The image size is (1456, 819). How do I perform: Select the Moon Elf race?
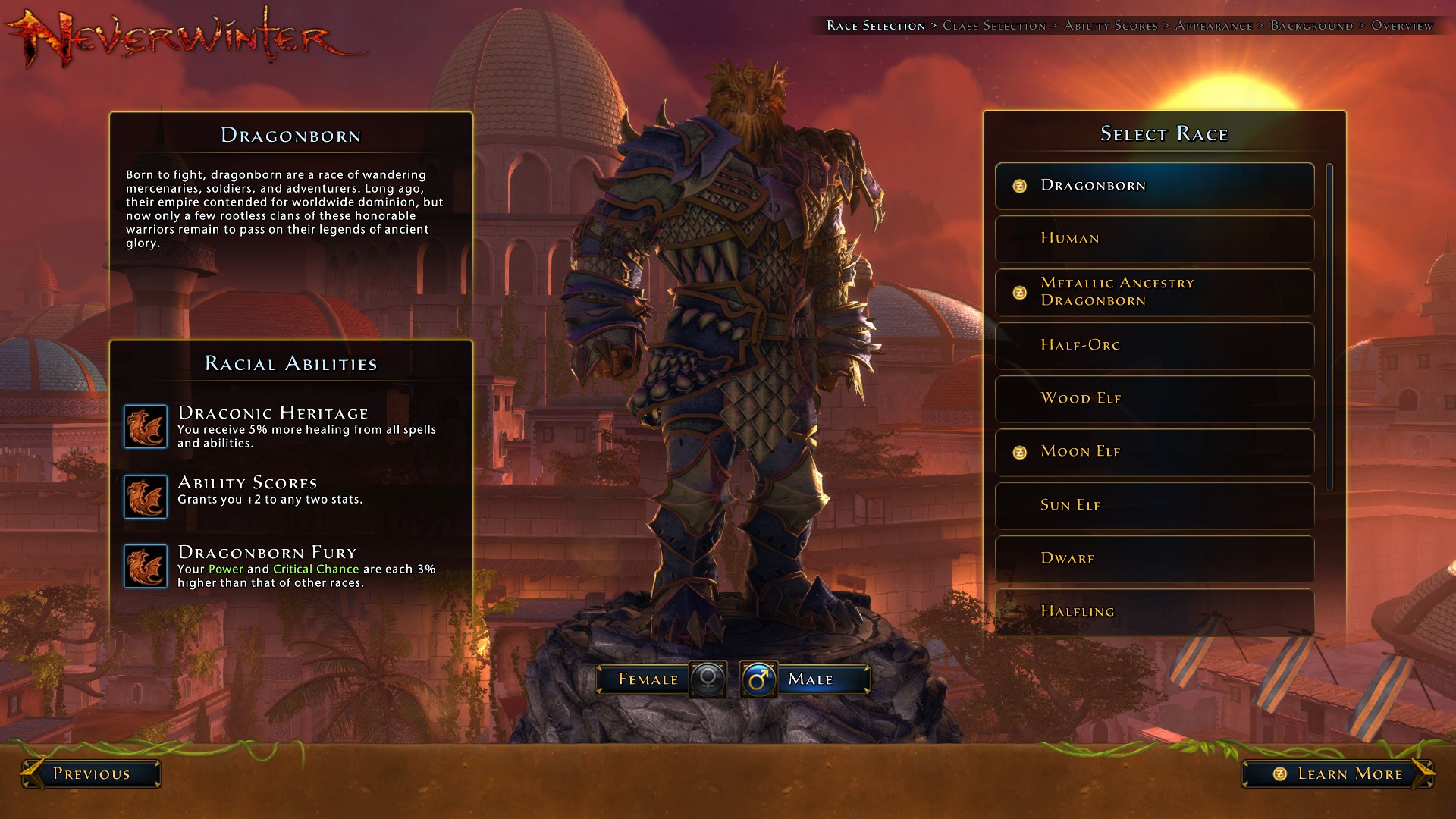1154,452
